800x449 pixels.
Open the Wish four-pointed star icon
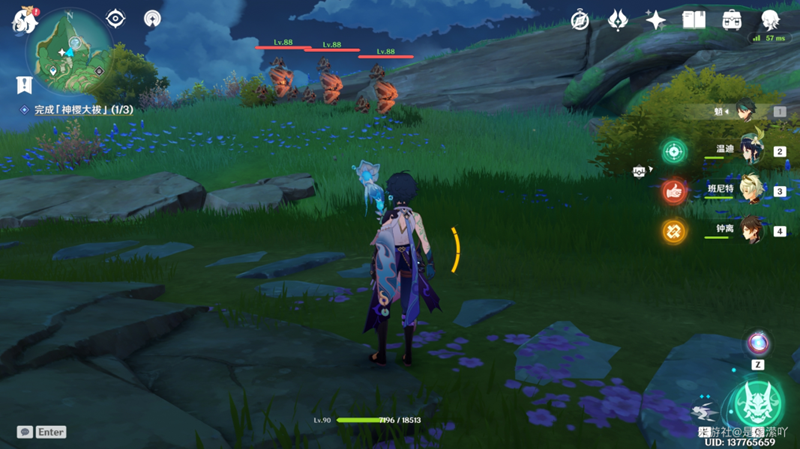656,19
